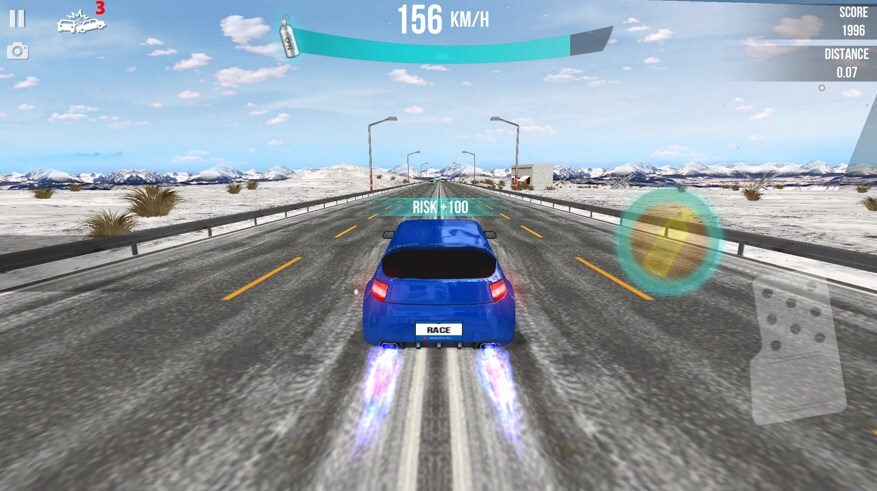
Task: Tap the camera view icon
Action: click(17, 50)
